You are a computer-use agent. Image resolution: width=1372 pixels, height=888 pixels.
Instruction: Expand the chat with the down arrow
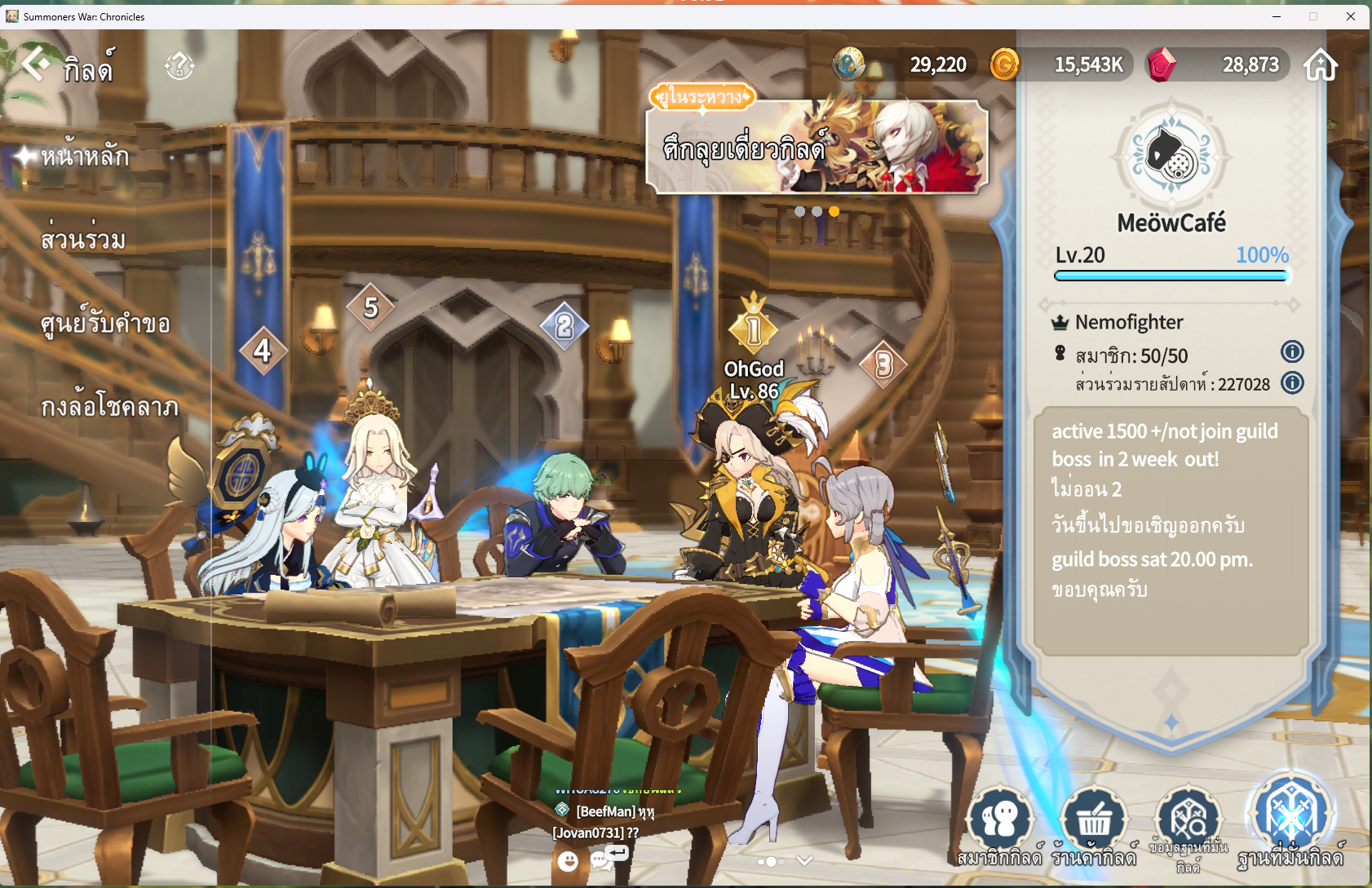(x=804, y=861)
